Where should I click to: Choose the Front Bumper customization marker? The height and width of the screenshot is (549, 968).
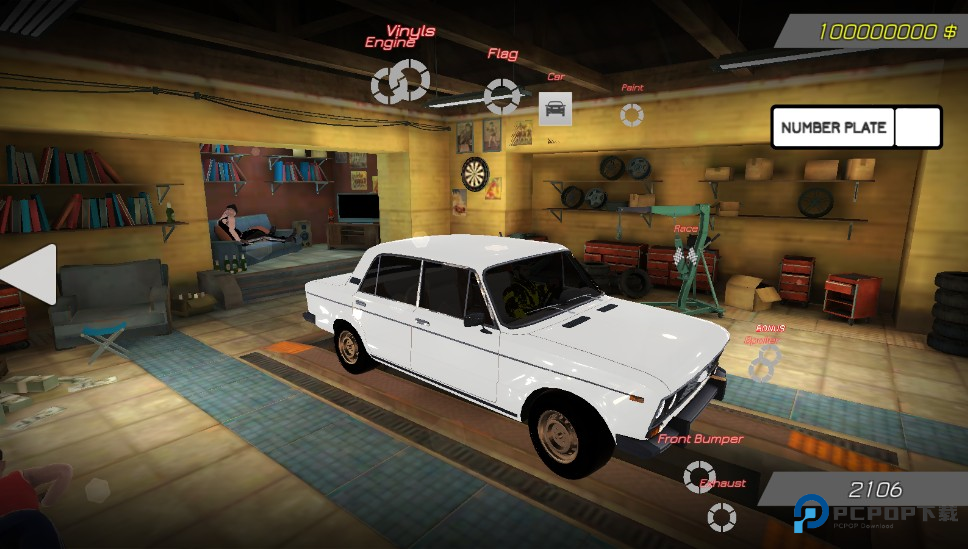699,476
